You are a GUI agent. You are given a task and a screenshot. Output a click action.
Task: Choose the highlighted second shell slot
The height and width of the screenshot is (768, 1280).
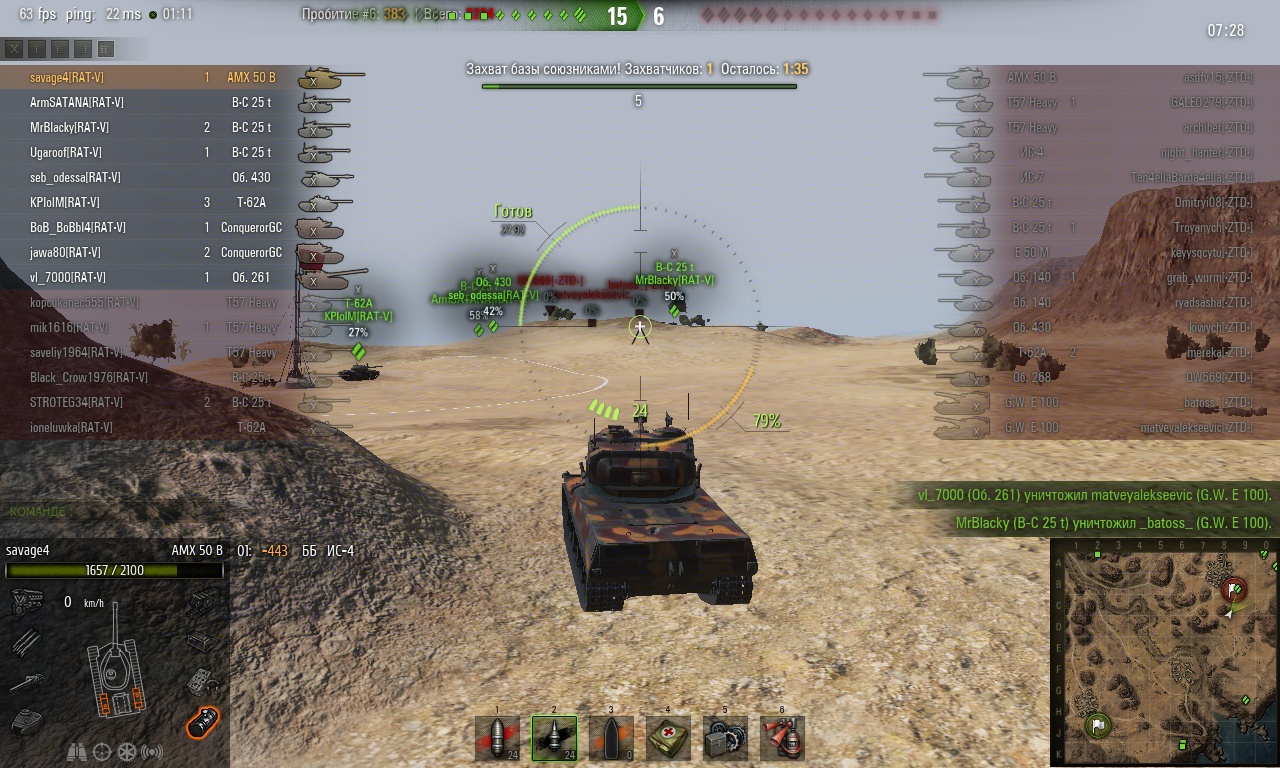[x=554, y=738]
